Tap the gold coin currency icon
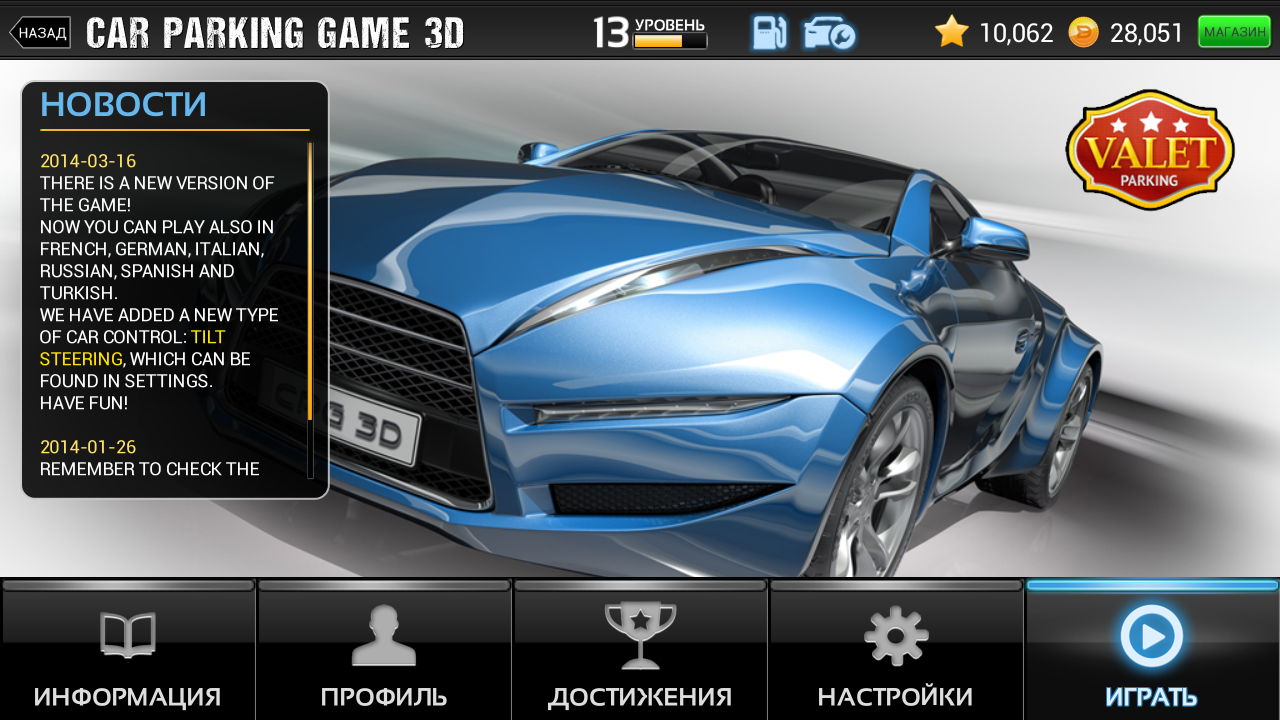The width and height of the screenshot is (1280, 720). 1083,33
